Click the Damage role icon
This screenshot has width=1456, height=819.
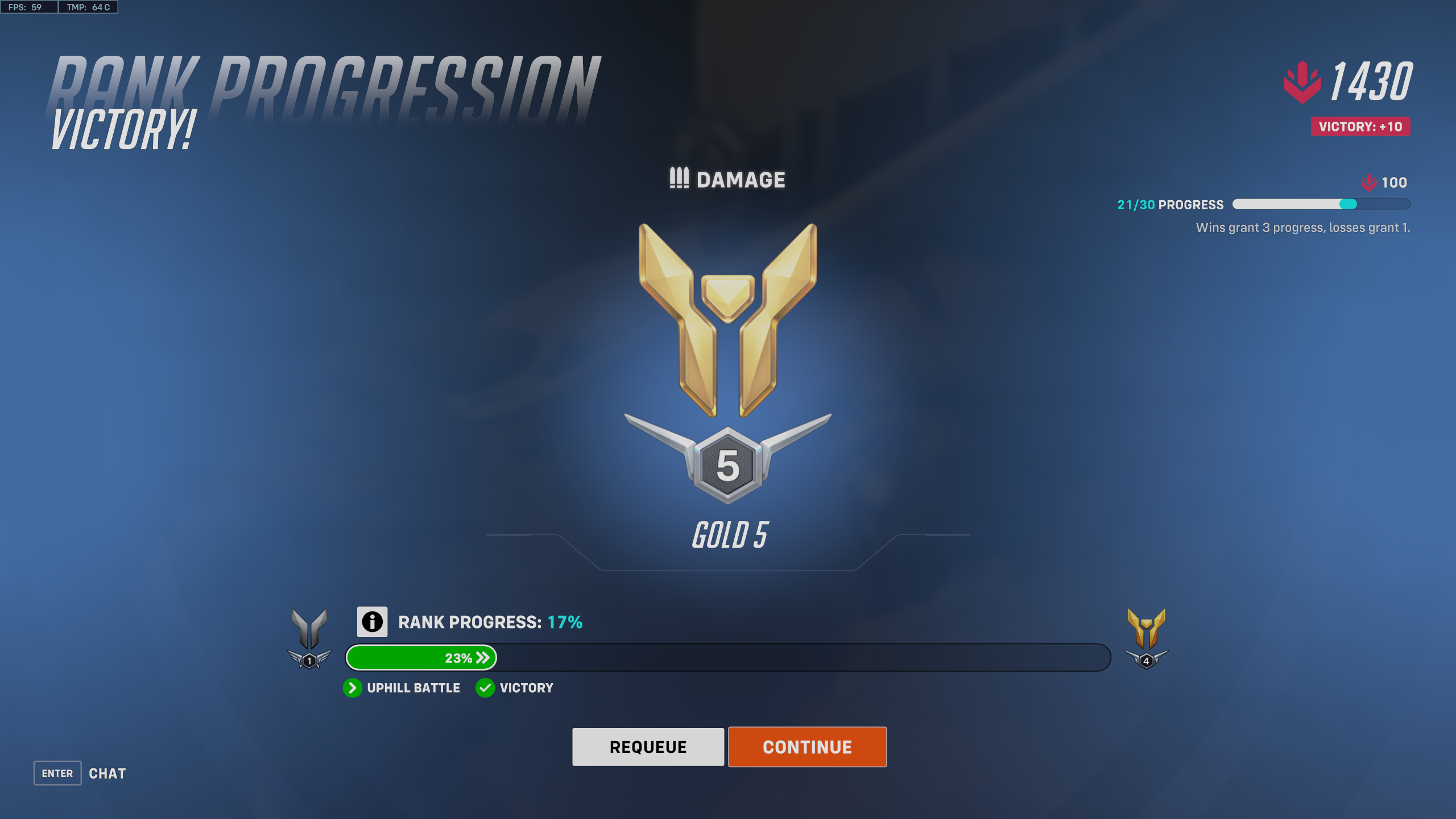click(x=679, y=180)
